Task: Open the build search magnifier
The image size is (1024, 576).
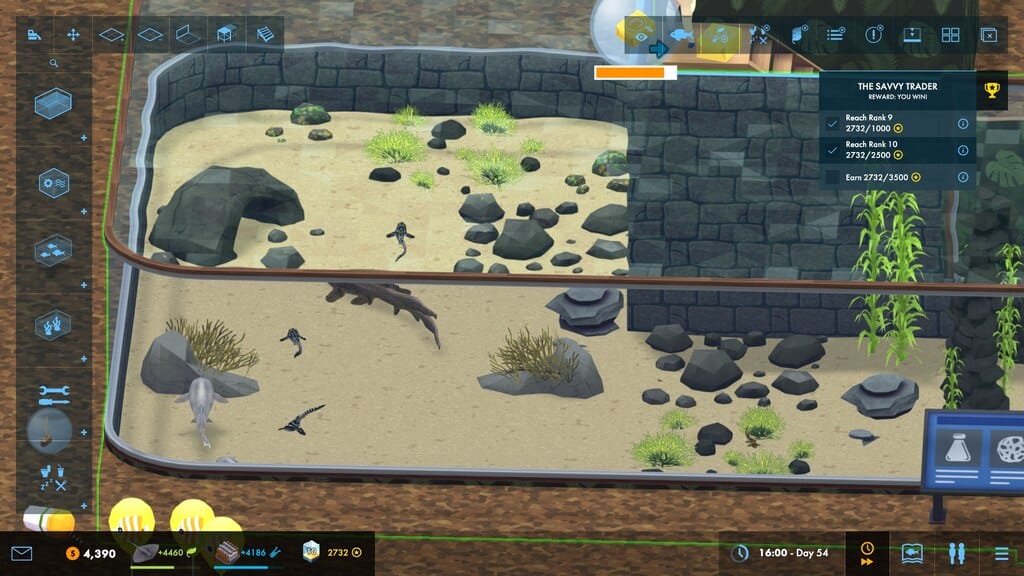Action: [x=54, y=63]
